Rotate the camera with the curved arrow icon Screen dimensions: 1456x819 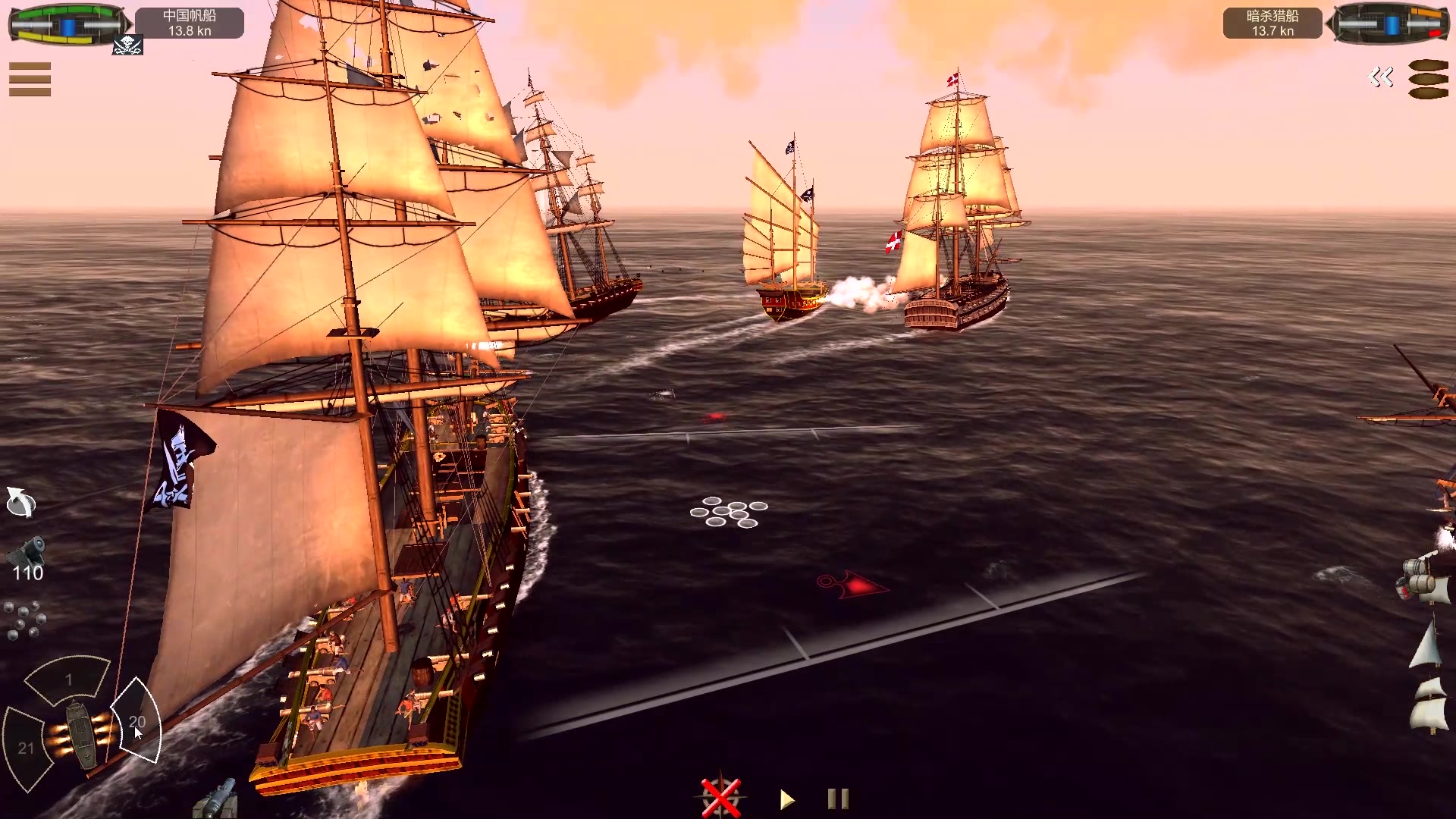[x=20, y=502]
